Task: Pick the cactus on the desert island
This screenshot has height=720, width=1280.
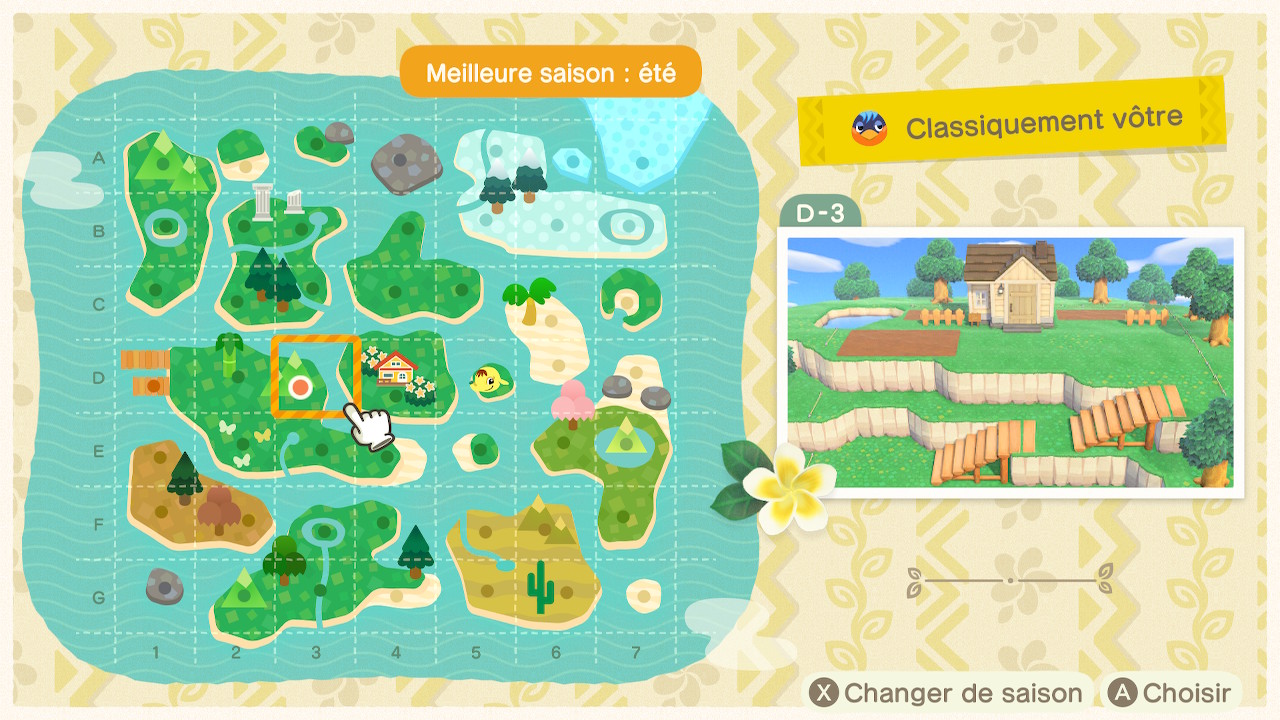Action: tap(540, 586)
